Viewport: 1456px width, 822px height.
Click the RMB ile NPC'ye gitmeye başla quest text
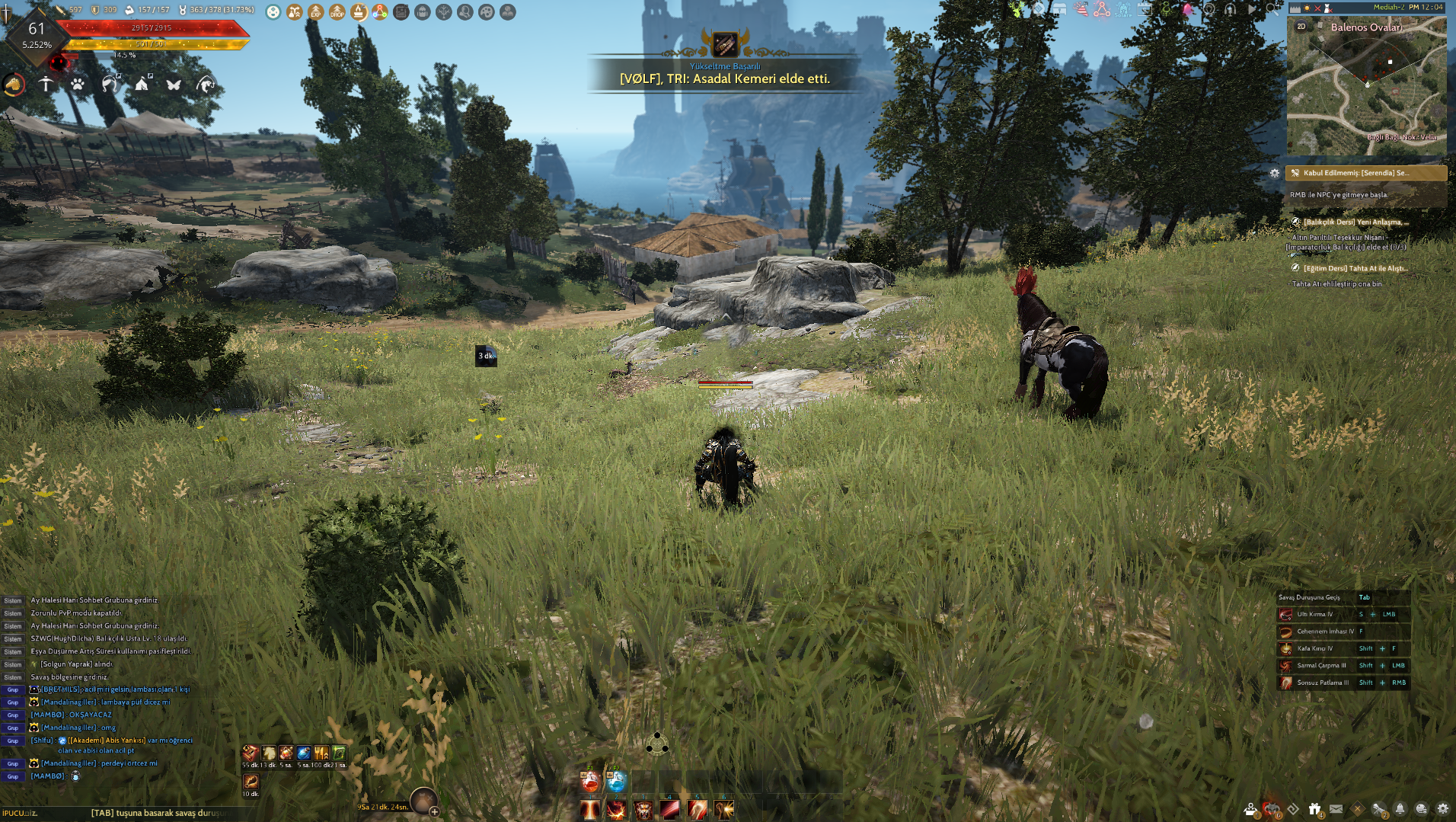[x=1338, y=194]
